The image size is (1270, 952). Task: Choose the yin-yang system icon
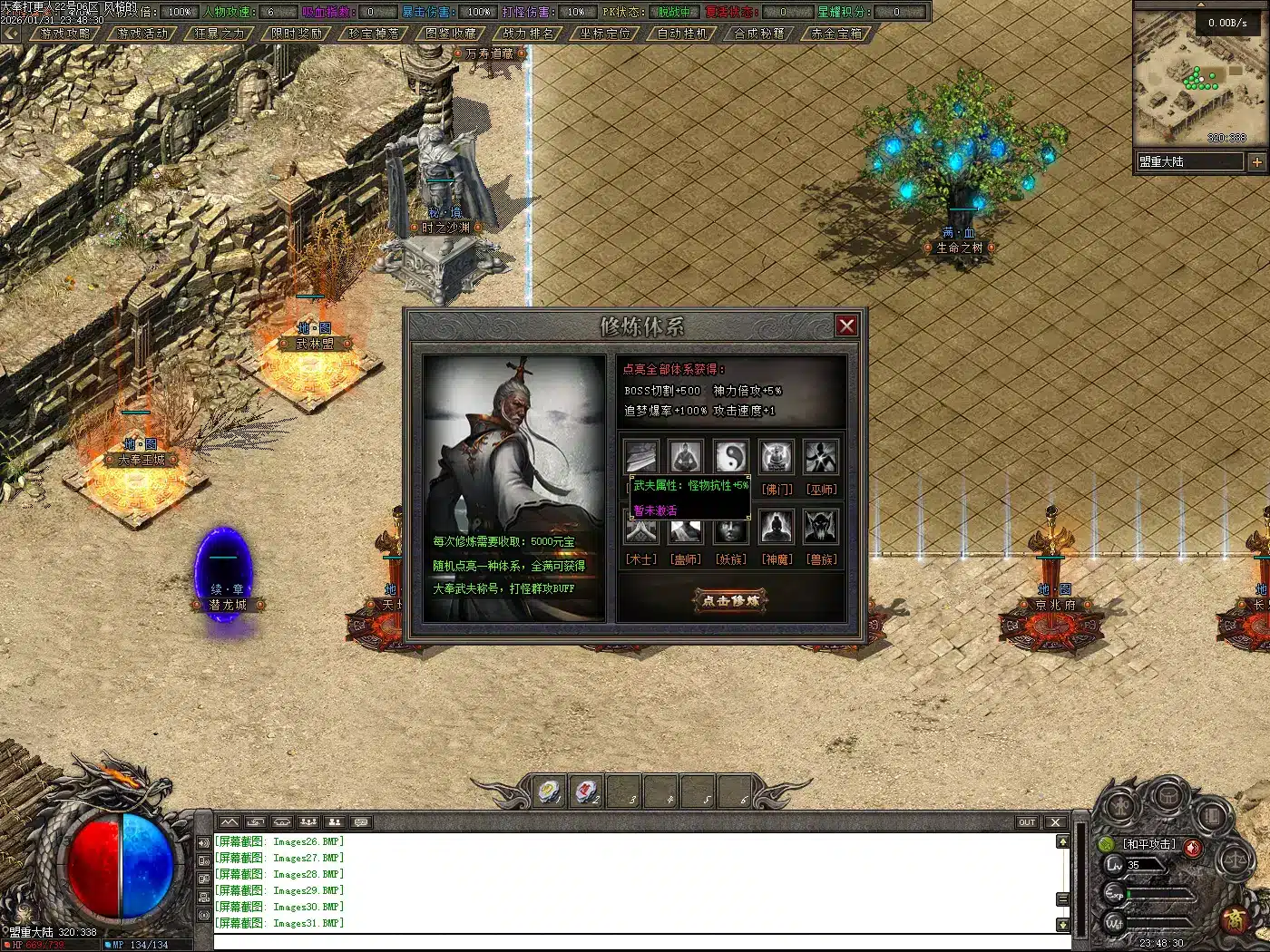click(x=731, y=457)
